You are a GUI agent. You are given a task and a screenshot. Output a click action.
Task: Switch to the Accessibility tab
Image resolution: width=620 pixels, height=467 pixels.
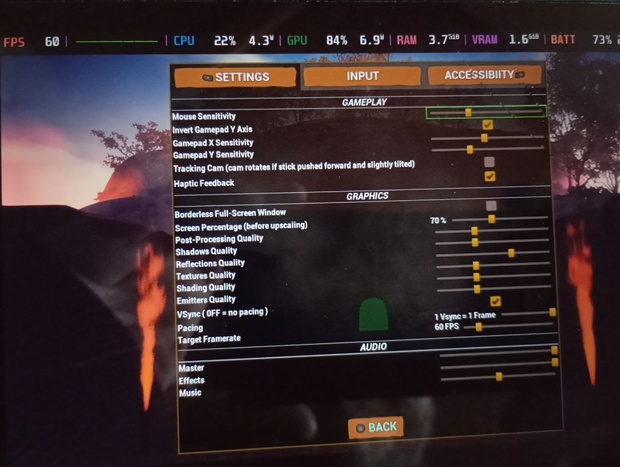coord(484,75)
